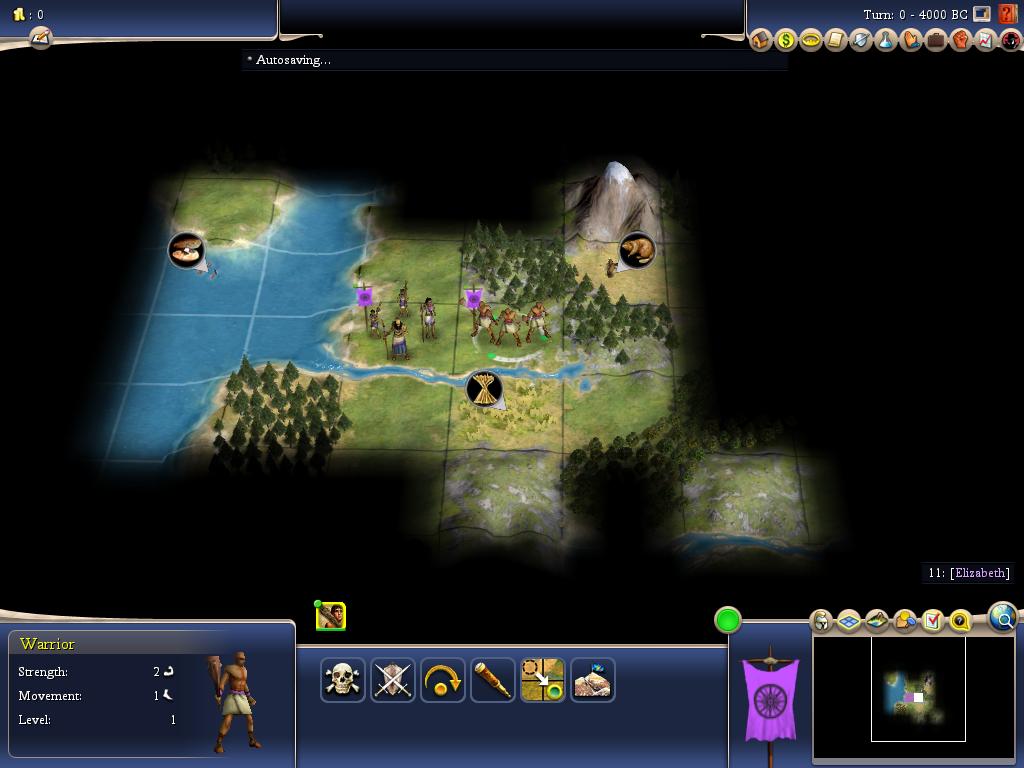Screen dimensions: 1024x768
Task: Fortify unit with crossed swords button
Action: [x=393, y=680]
